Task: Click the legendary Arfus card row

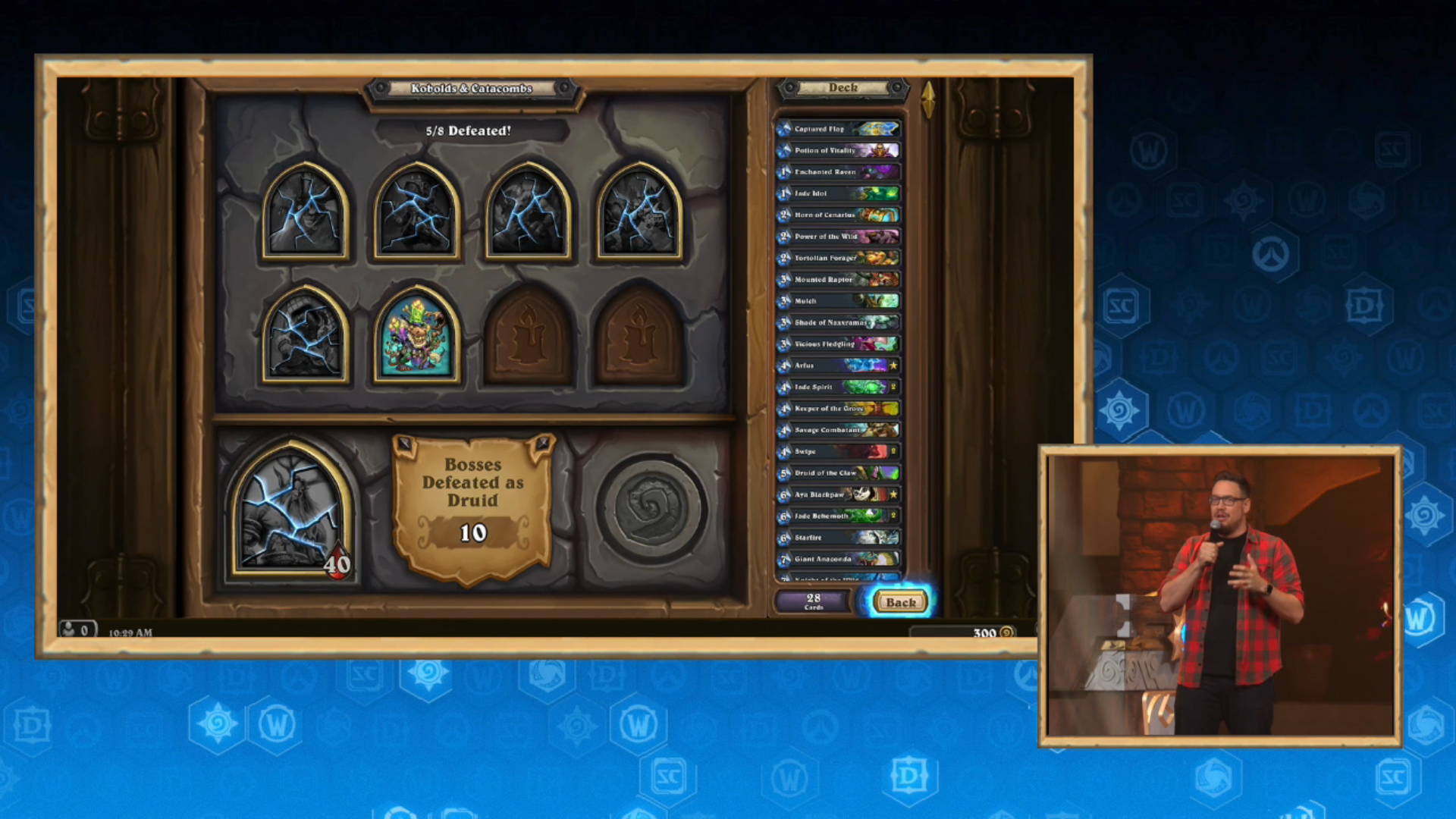Action: pos(838,366)
